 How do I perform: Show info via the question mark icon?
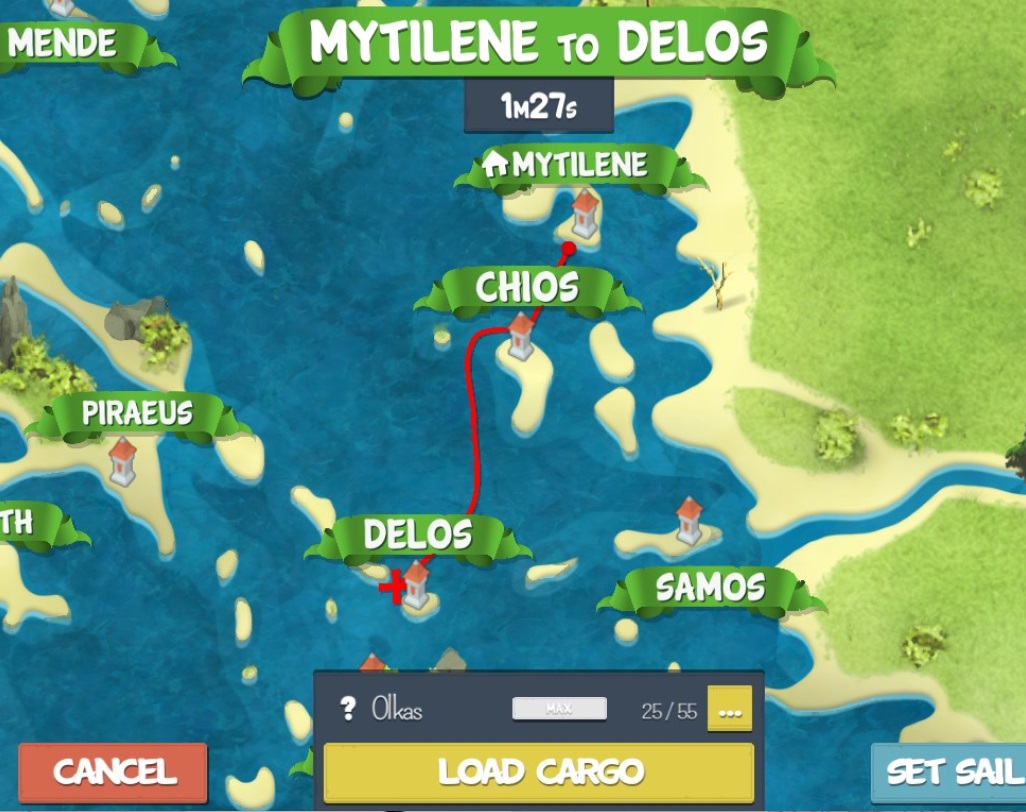tap(348, 710)
